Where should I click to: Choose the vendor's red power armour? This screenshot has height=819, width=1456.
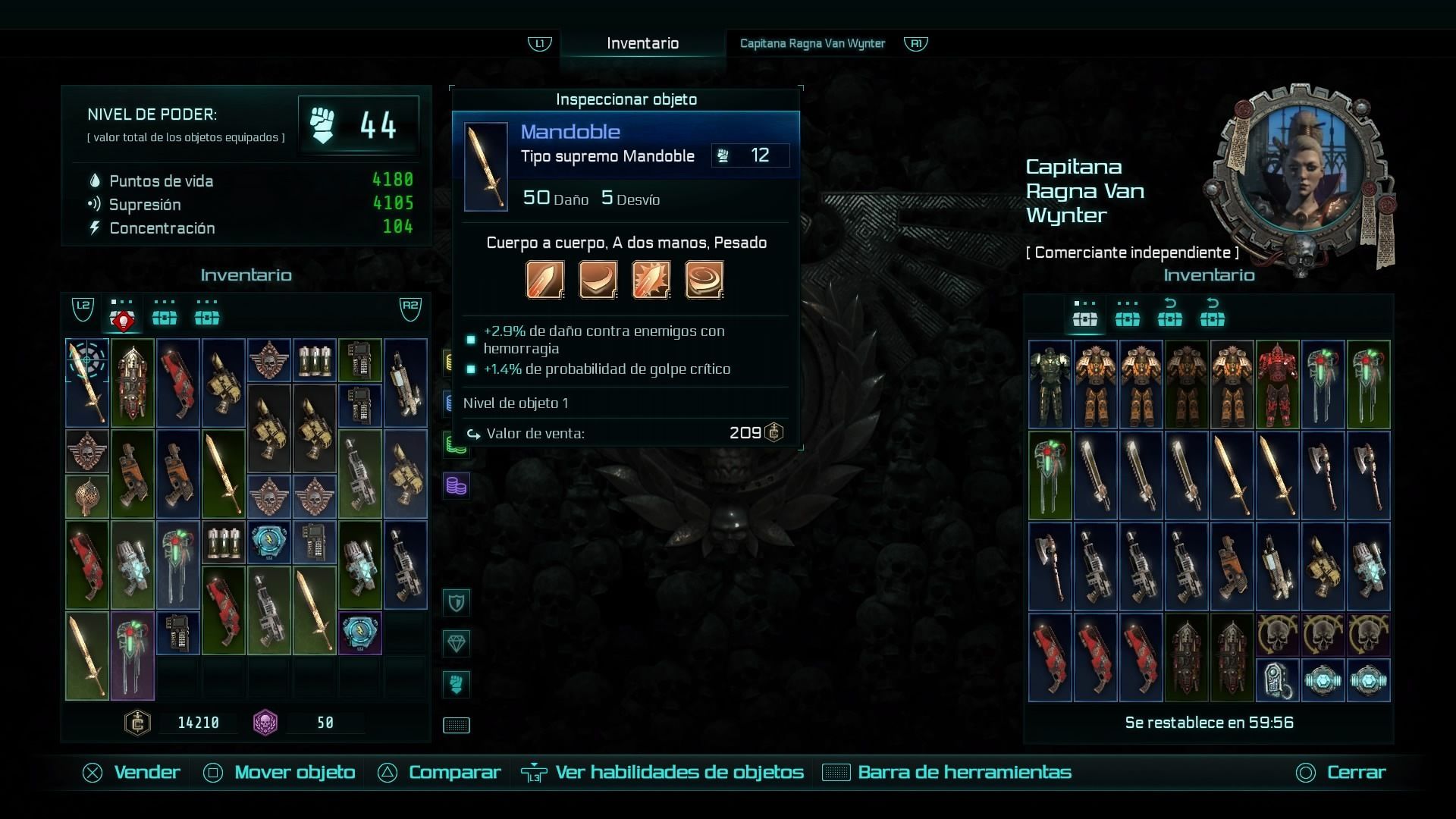[x=1278, y=384]
